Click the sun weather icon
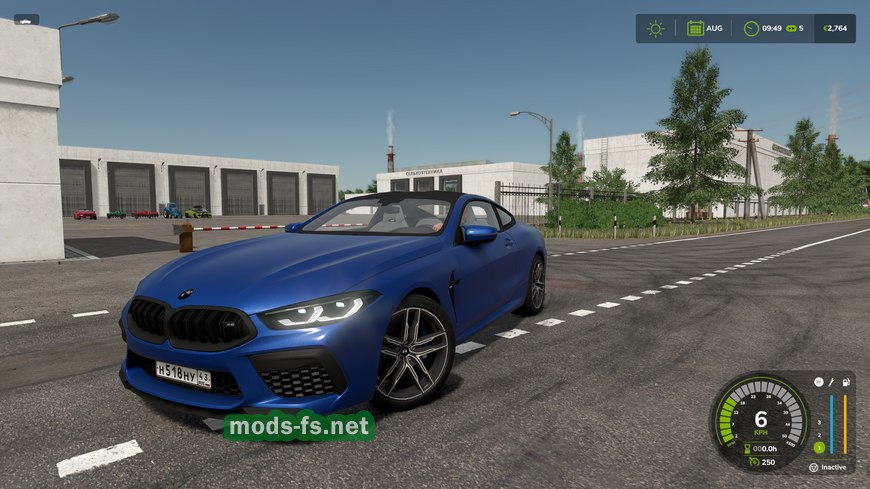870x489 pixels. point(655,28)
